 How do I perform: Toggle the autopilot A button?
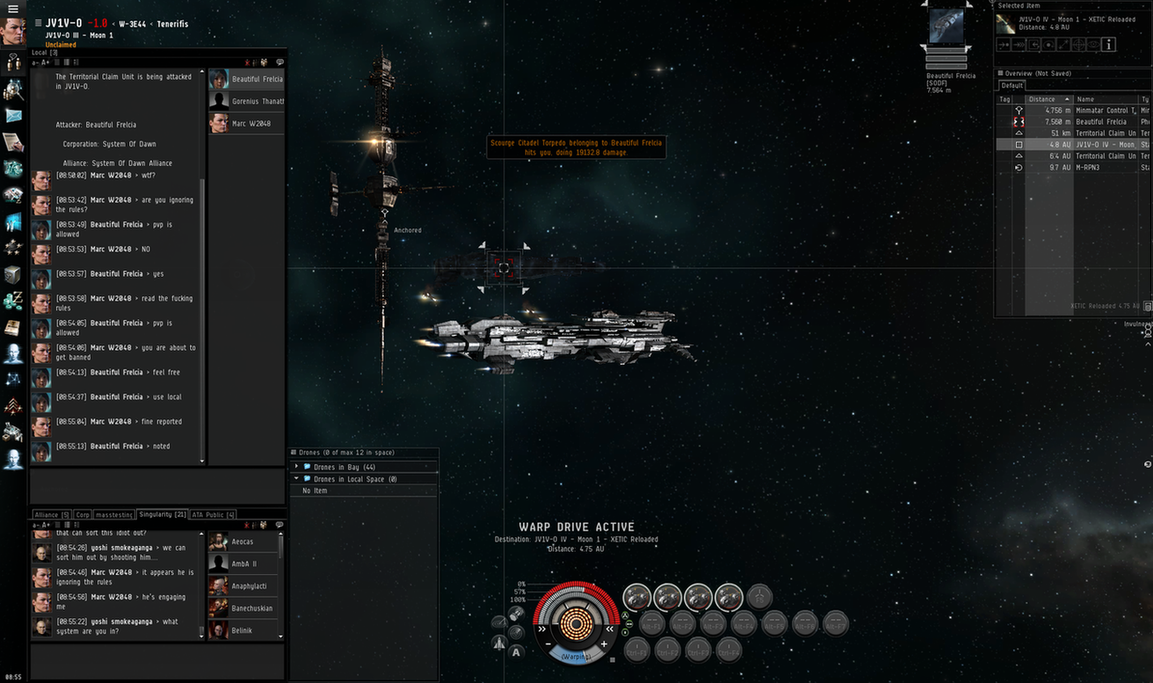pos(517,652)
